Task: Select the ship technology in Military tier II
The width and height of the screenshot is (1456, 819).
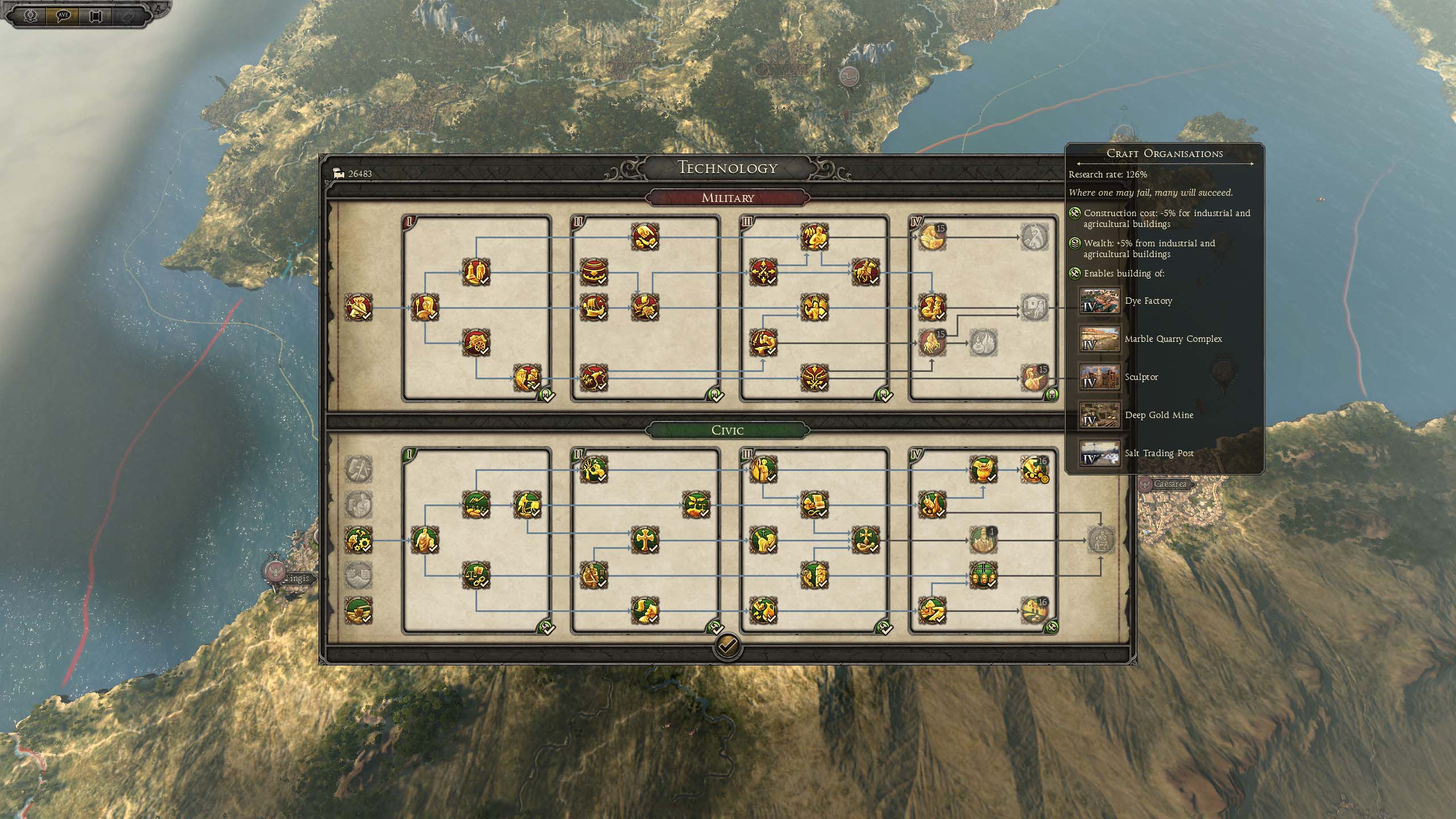Action: pos(594,308)
